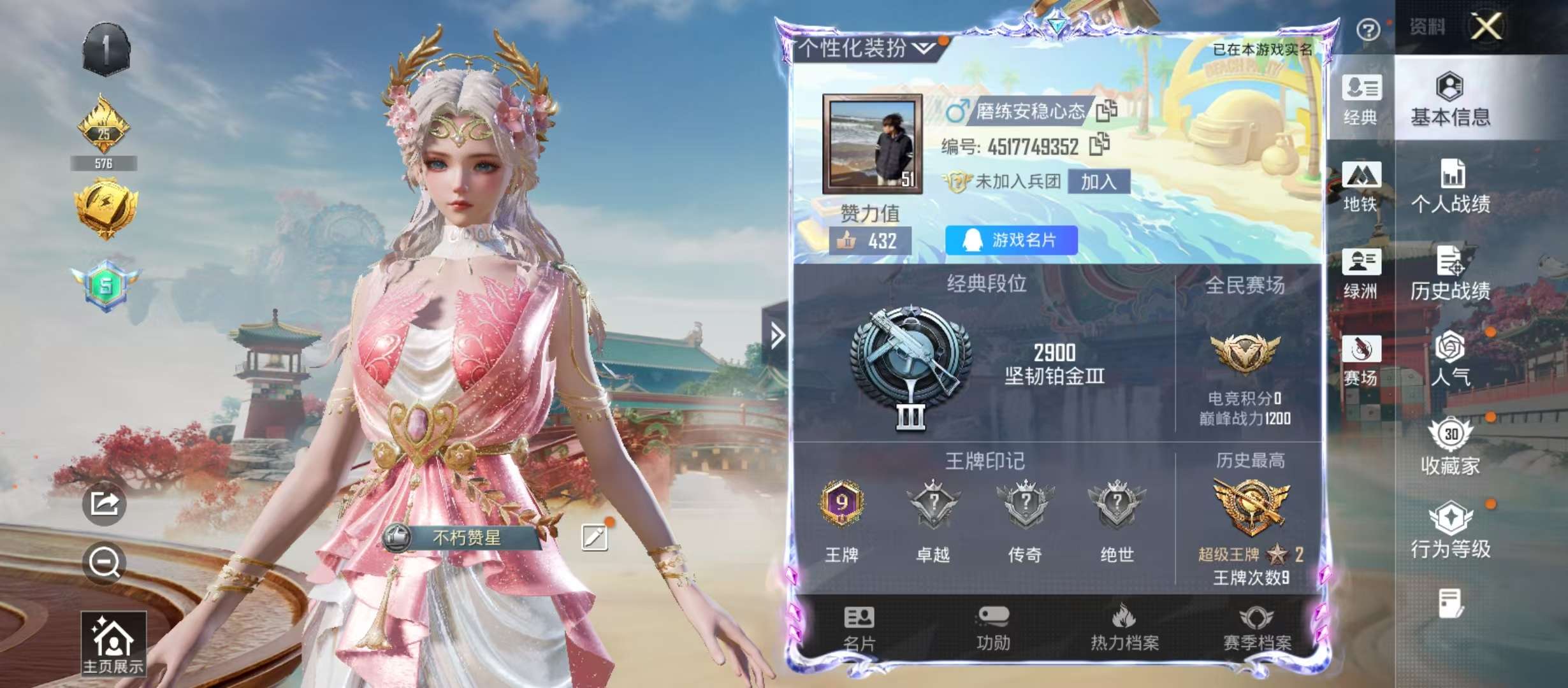Switch to the 地铁 mode tab
The width and height of the screenshot is (1568, 688).
(x=1361, y=186)
